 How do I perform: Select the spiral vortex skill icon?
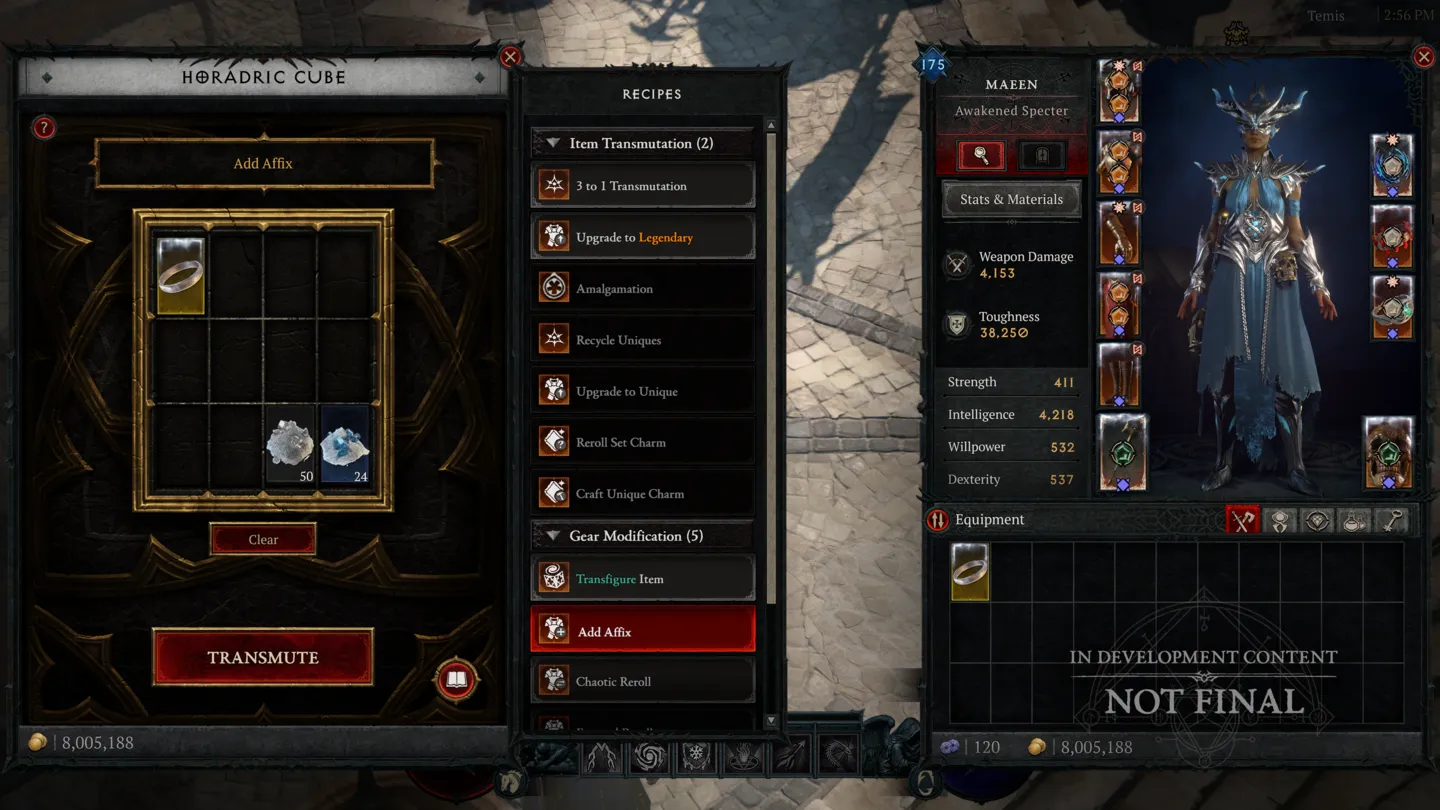tap(649, 758)
